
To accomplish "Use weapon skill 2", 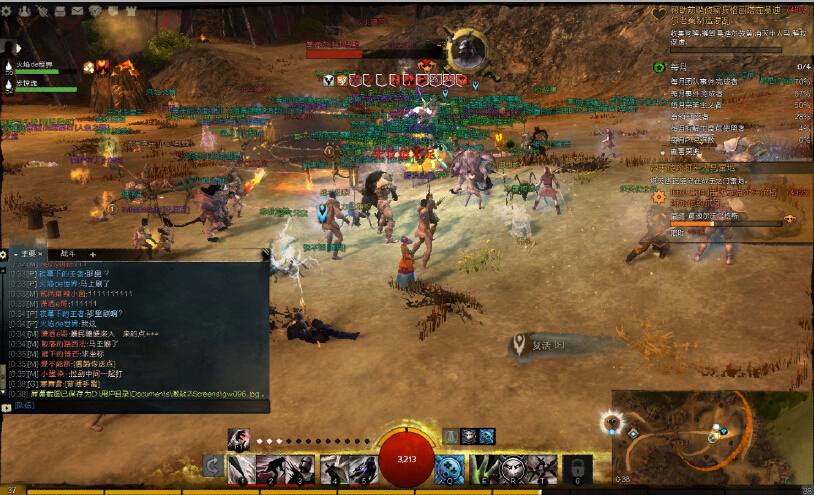I will (x=271, y=467).
